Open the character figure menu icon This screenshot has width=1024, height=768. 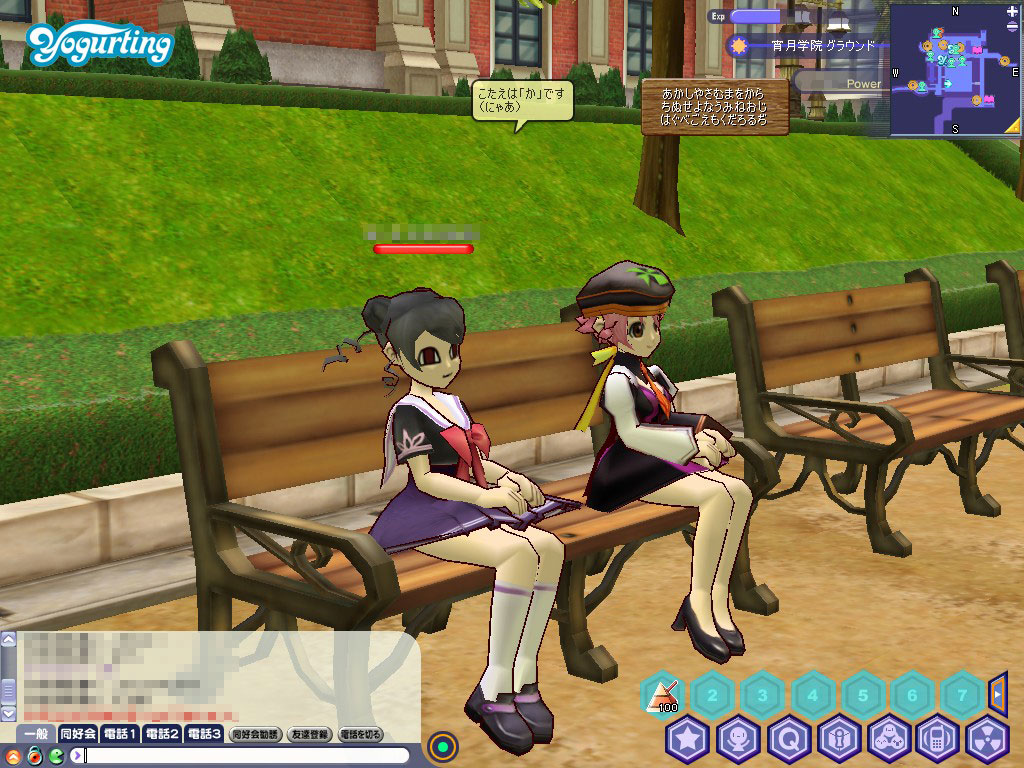click(x=738, y=740)
